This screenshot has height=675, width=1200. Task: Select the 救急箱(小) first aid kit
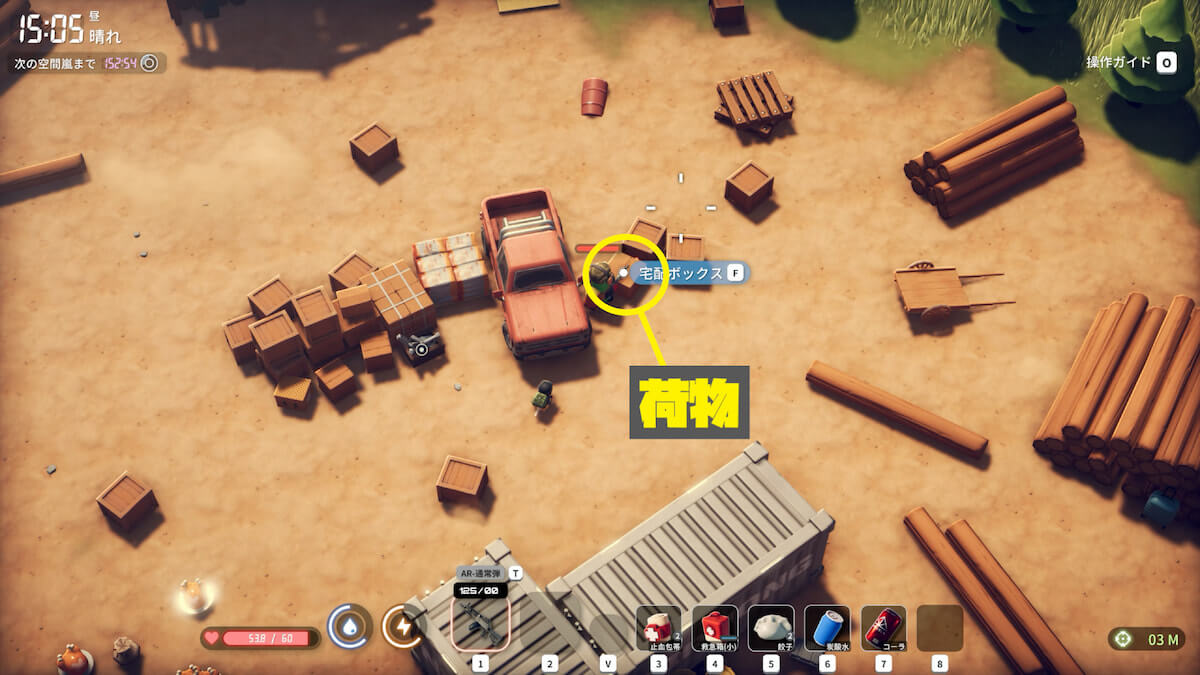click(x=714, y=628)
